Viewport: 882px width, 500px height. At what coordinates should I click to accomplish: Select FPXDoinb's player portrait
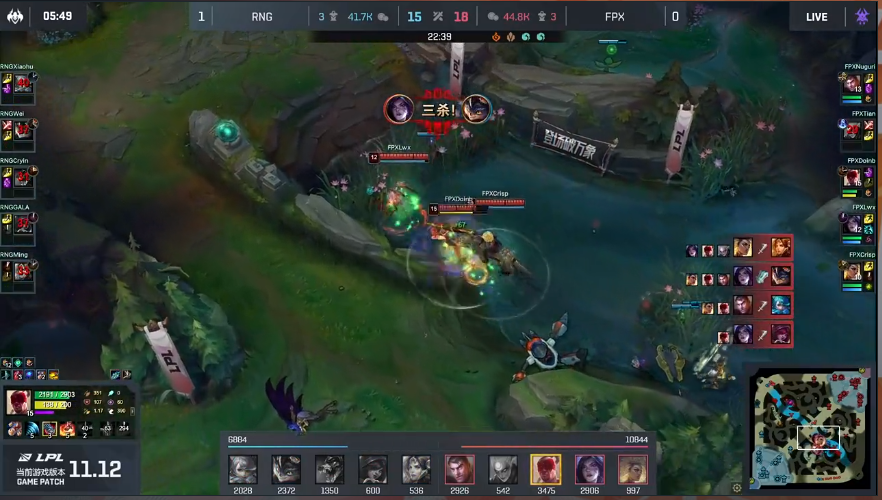coord(853,178)
